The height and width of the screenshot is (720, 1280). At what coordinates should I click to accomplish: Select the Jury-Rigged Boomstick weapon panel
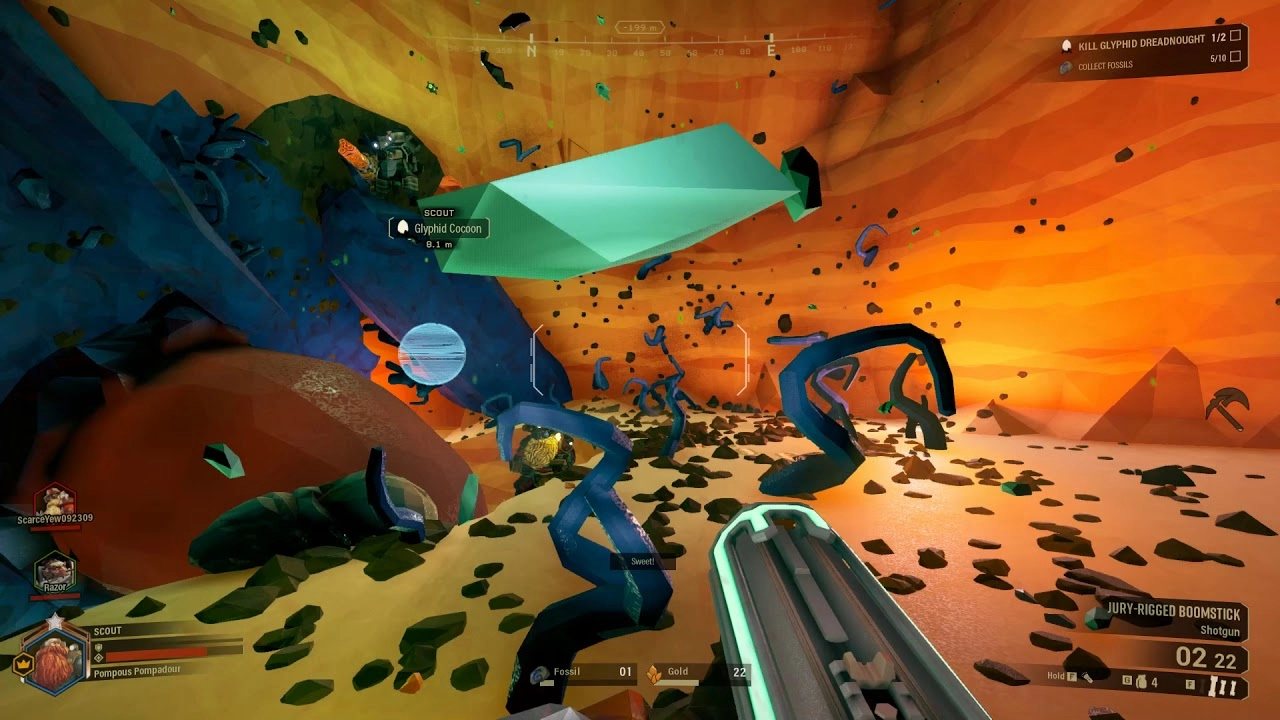click(x=1170, y=620)
